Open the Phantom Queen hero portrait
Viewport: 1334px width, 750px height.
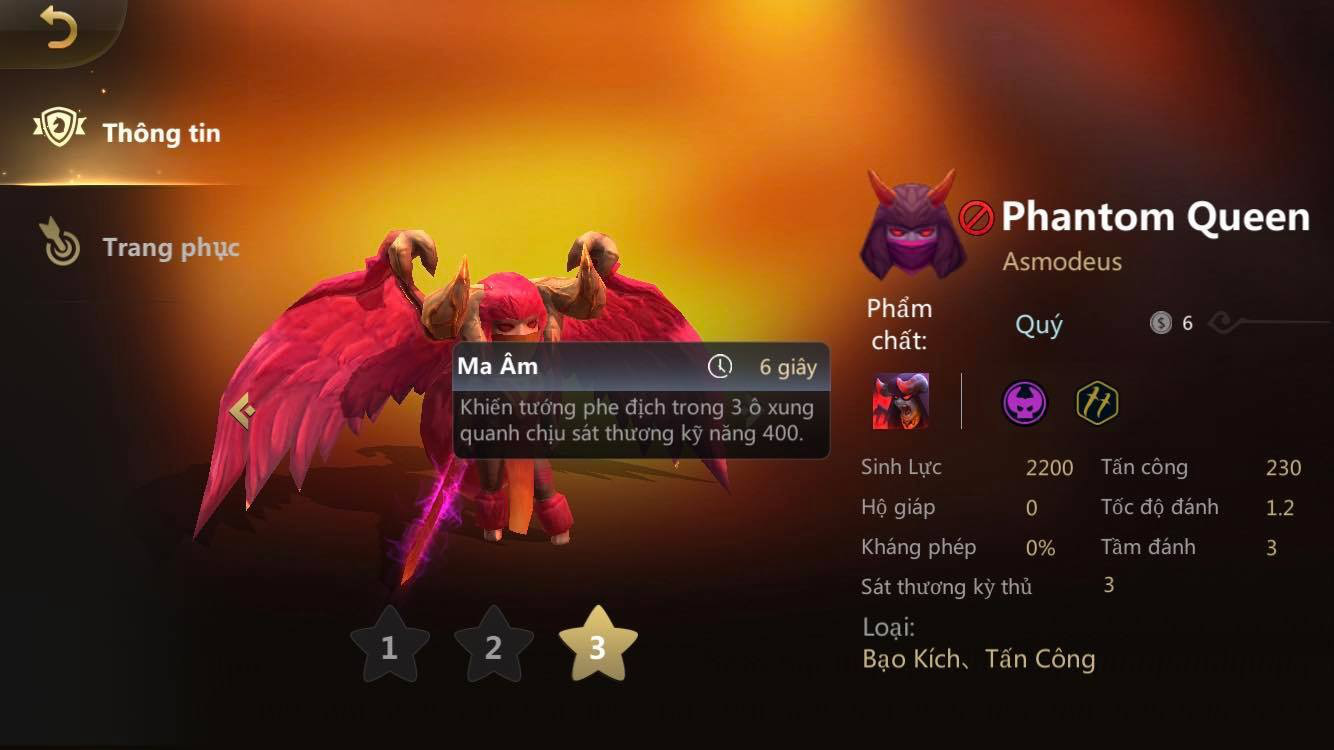[911, 228]
